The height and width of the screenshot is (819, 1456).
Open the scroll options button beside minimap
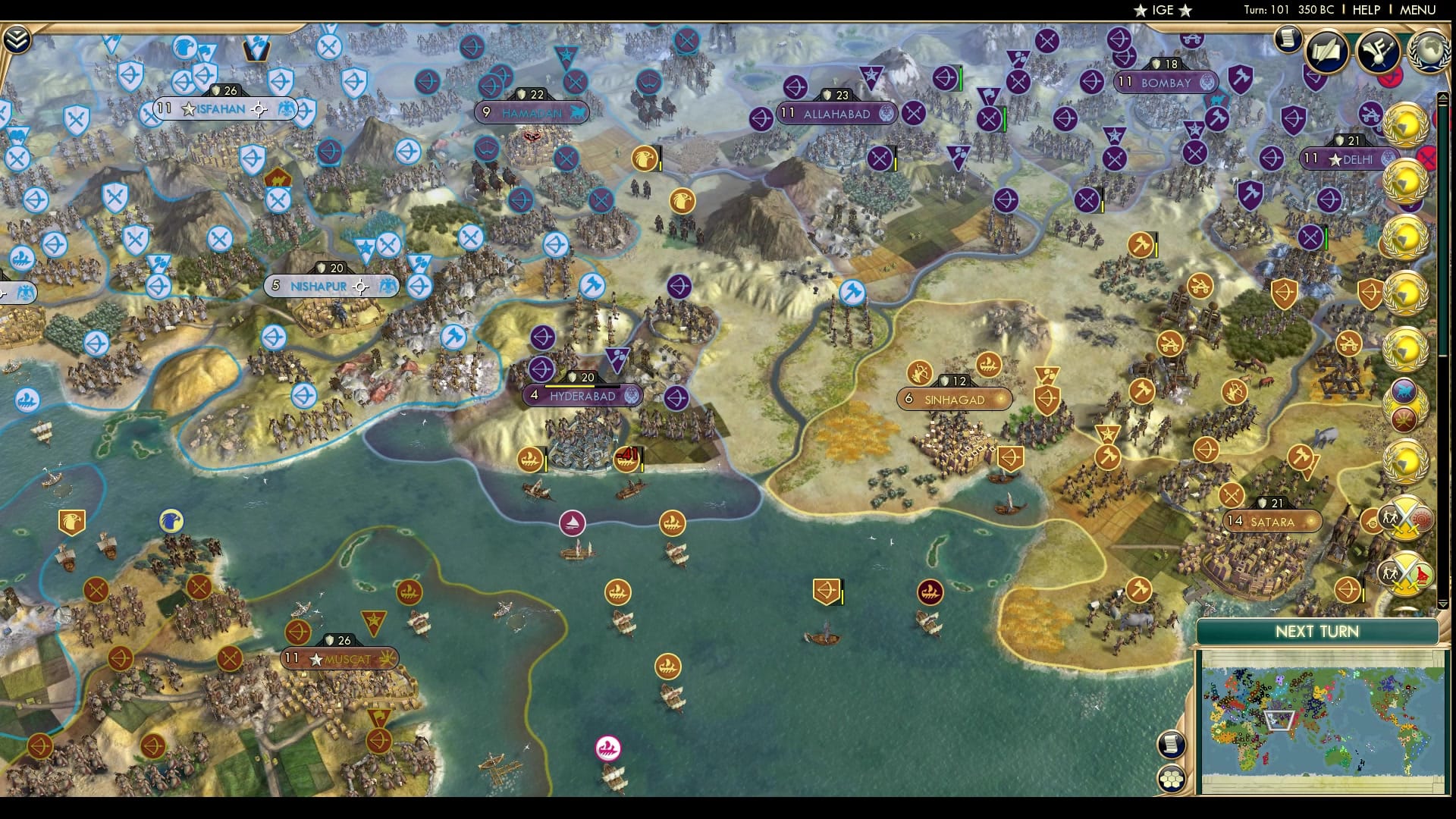(x=1172, y=744)
